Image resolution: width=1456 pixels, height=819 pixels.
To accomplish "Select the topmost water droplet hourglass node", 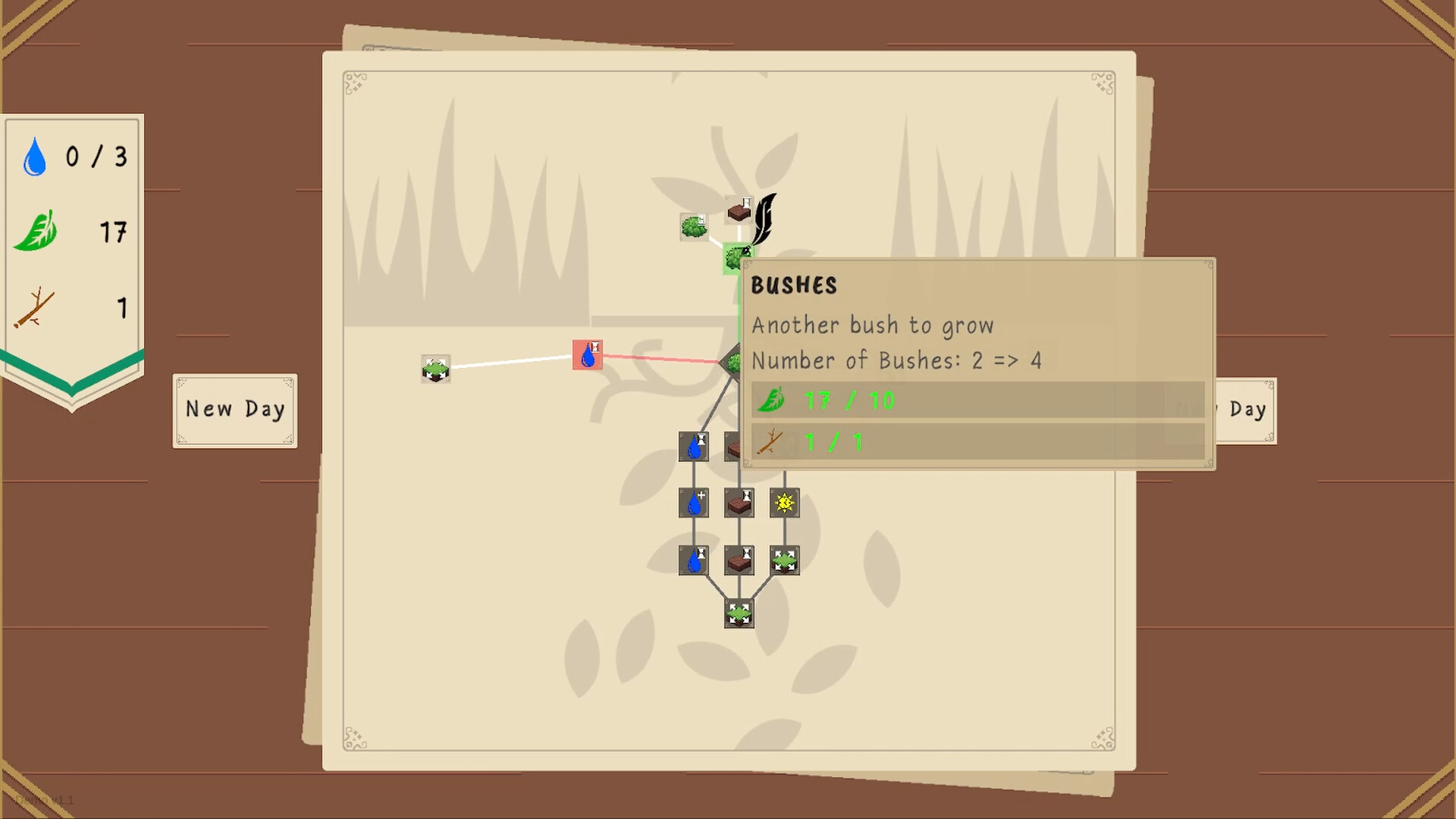I will (x=694, y=447).
